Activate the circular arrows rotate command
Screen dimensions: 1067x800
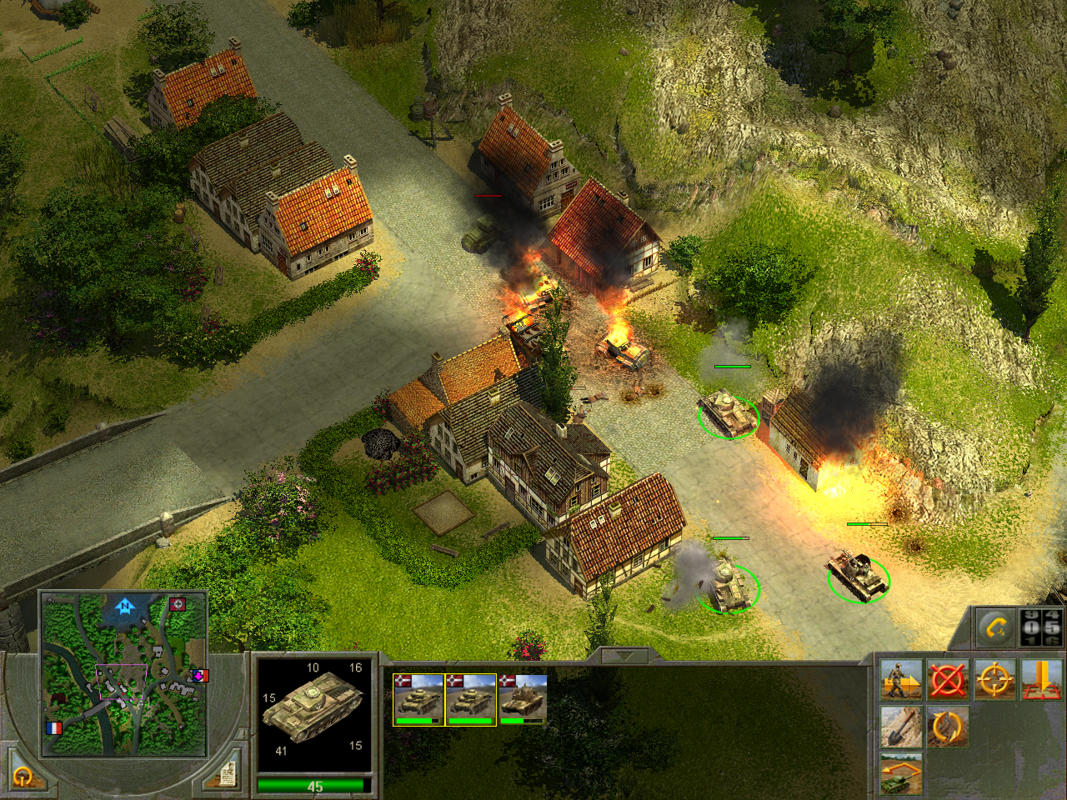tap(947, 727)
